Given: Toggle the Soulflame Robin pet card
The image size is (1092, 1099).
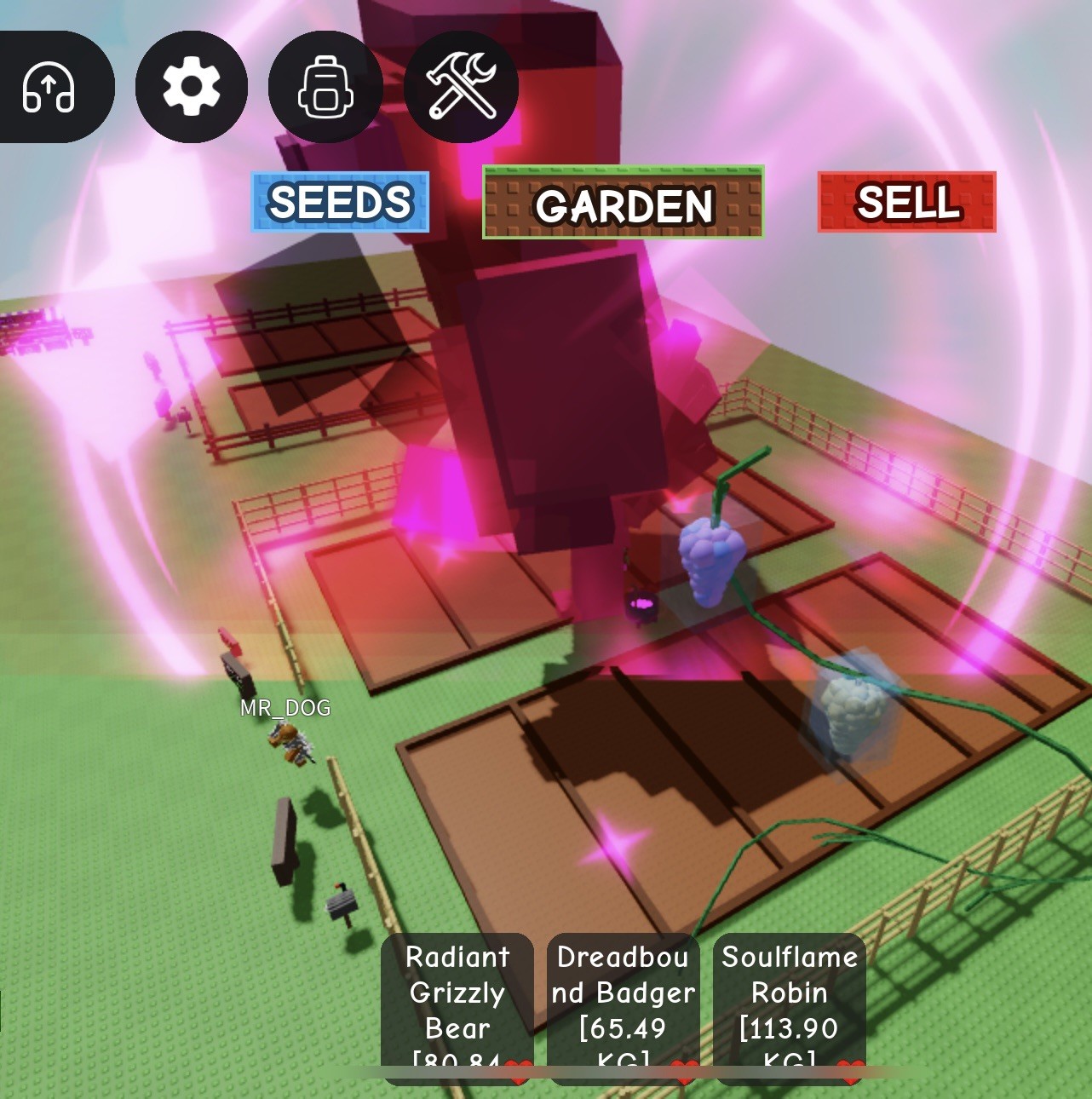Looking at the screenshot, I should coord(788,993).
